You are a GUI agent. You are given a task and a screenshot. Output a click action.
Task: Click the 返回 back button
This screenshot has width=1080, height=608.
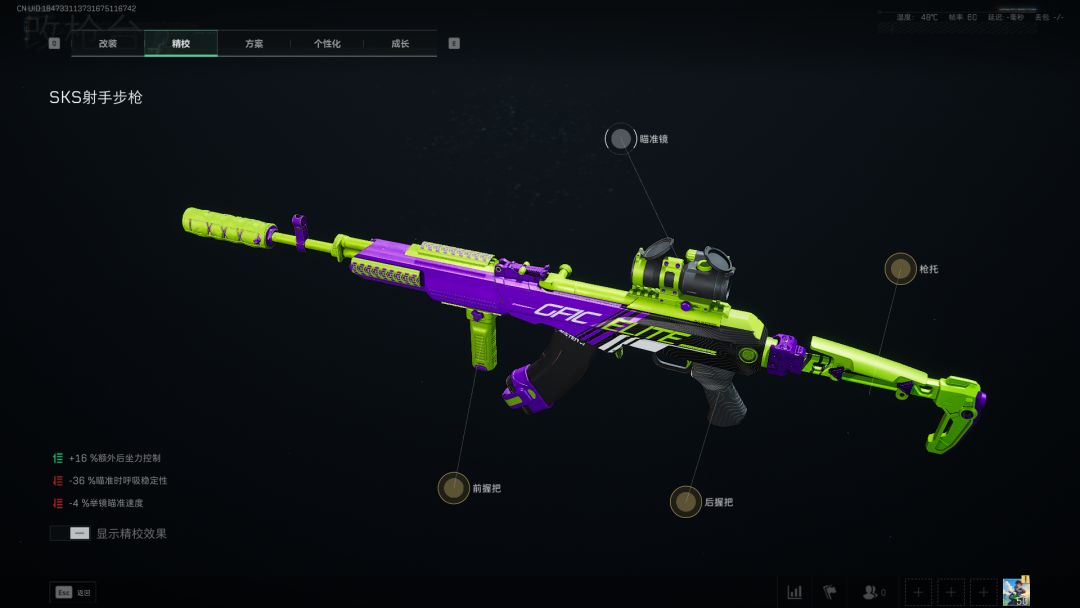[x=72, y=592]
